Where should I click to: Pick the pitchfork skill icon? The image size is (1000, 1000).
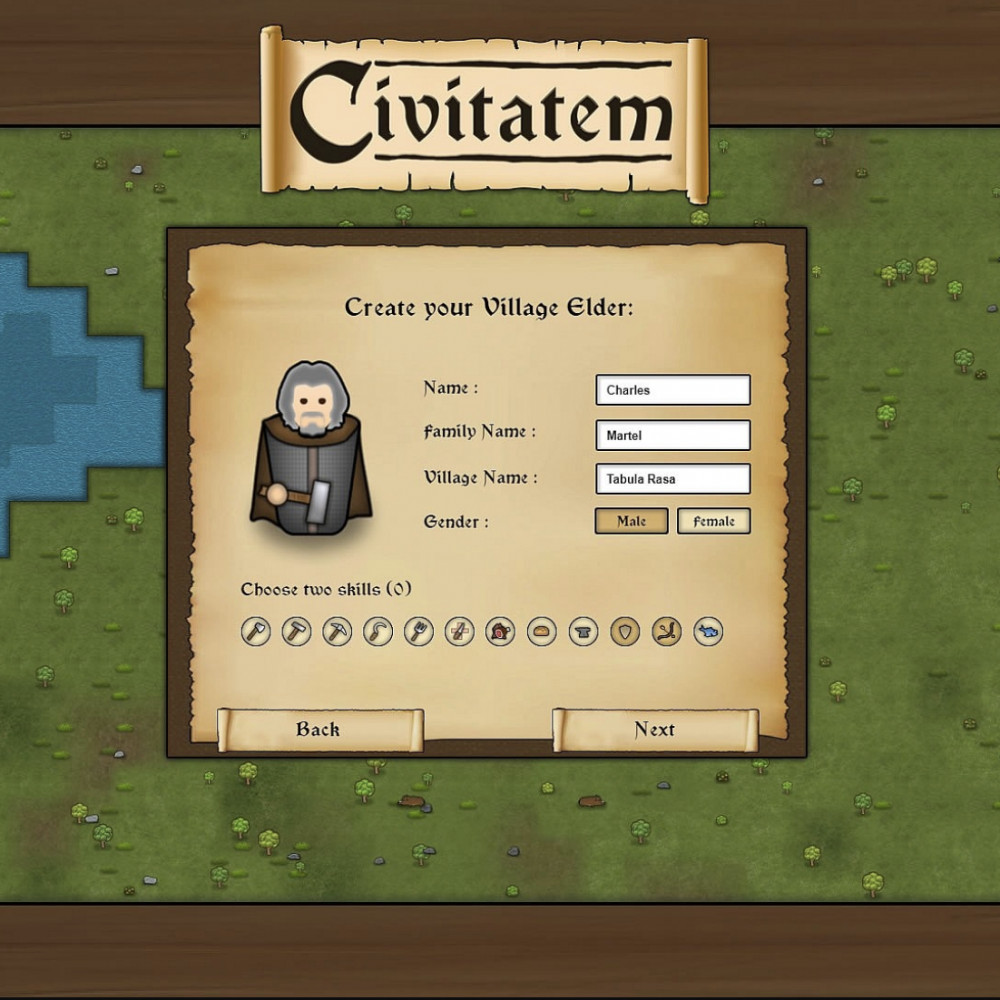point(419,631)
